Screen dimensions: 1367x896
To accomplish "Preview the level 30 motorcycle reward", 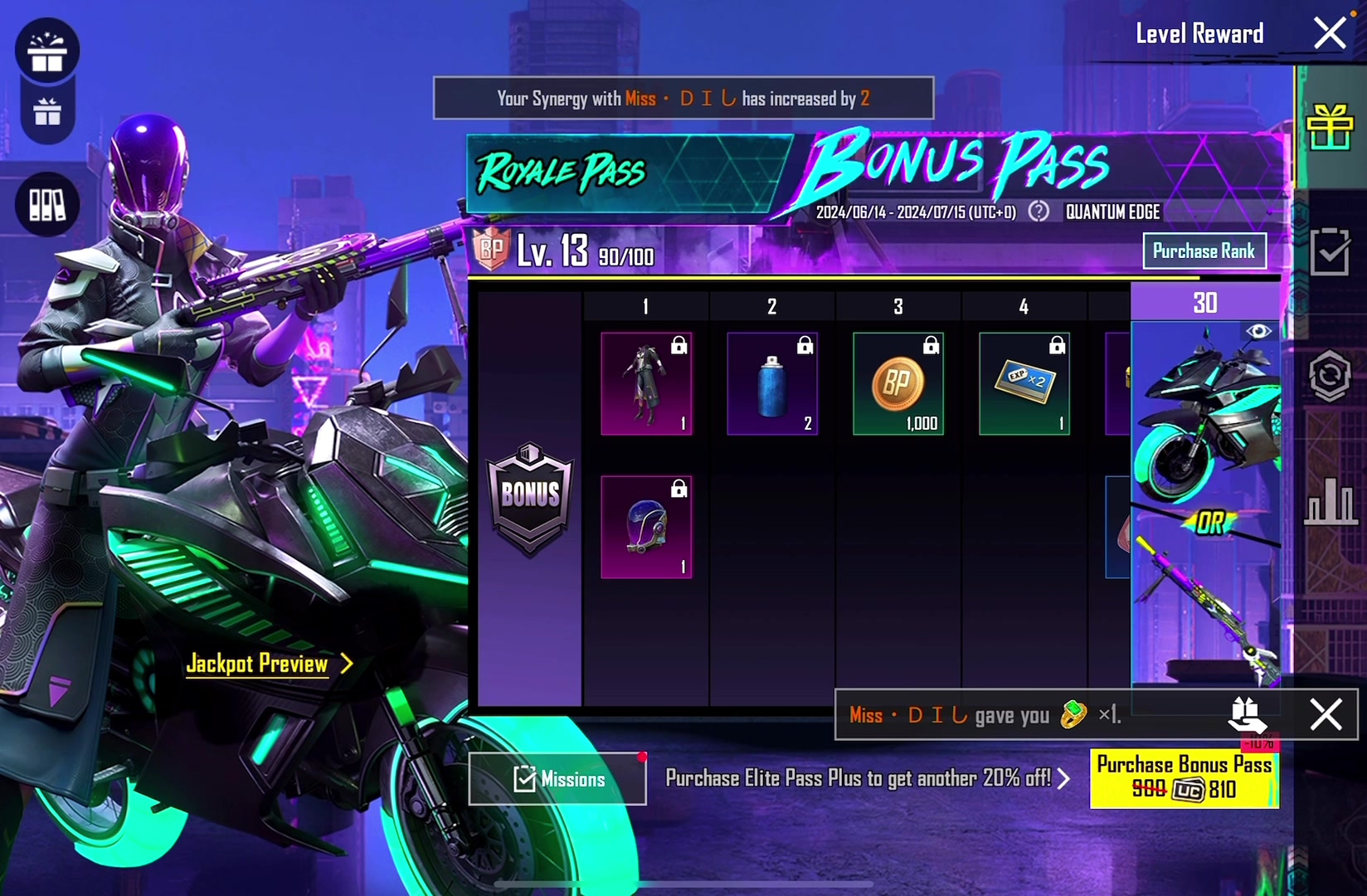I will click(x=1258, y=332).
